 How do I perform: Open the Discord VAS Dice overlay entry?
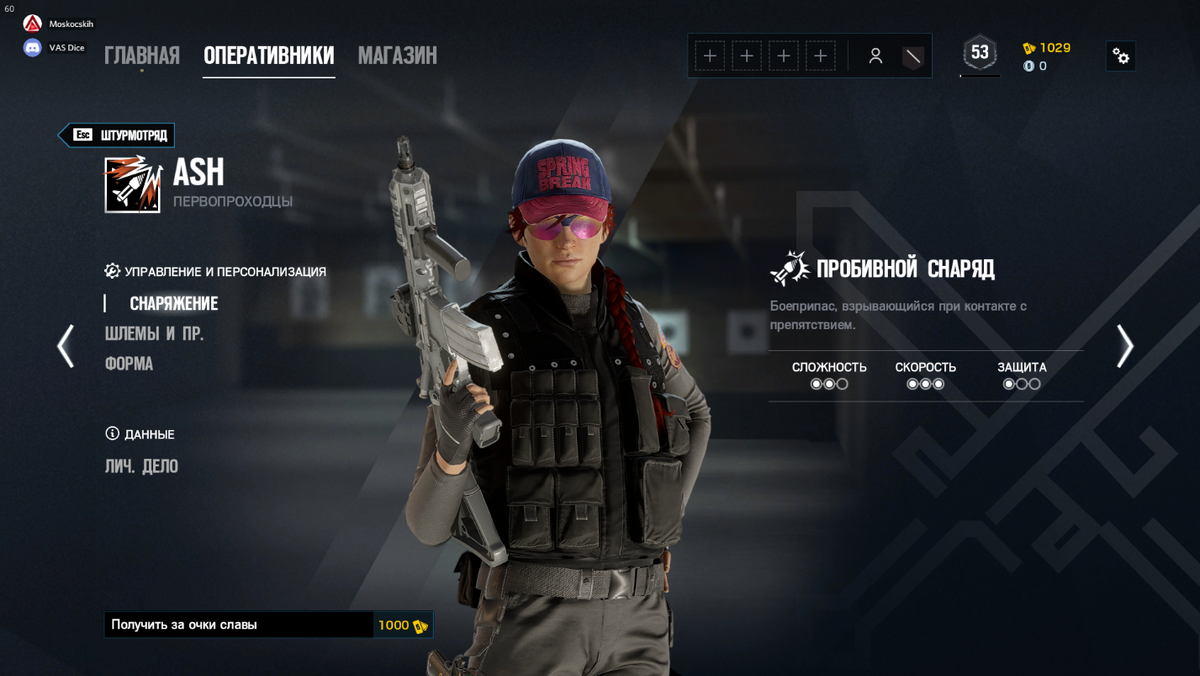(x=55, y=47)
